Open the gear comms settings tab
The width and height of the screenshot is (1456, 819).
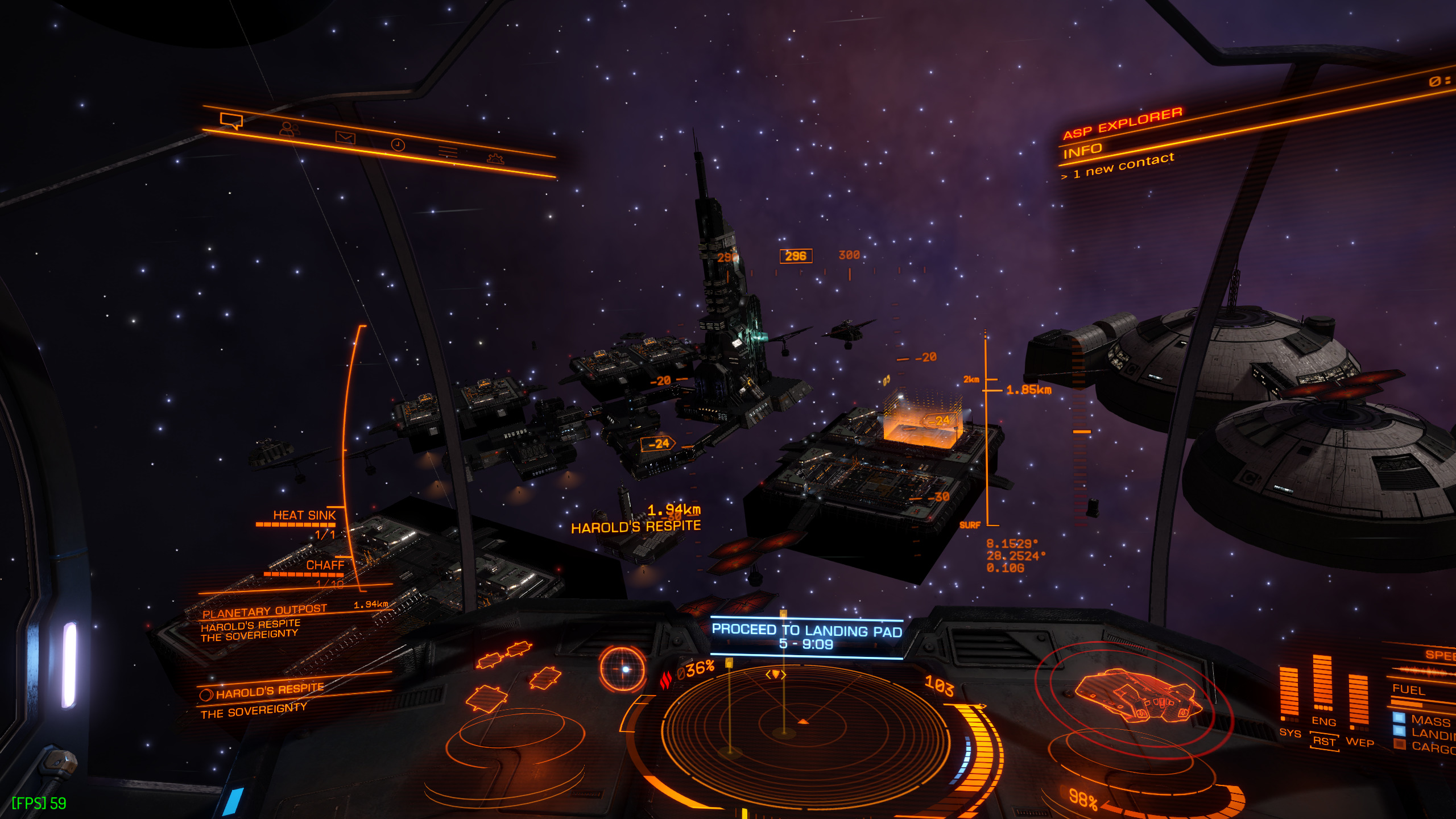[495, 159]
